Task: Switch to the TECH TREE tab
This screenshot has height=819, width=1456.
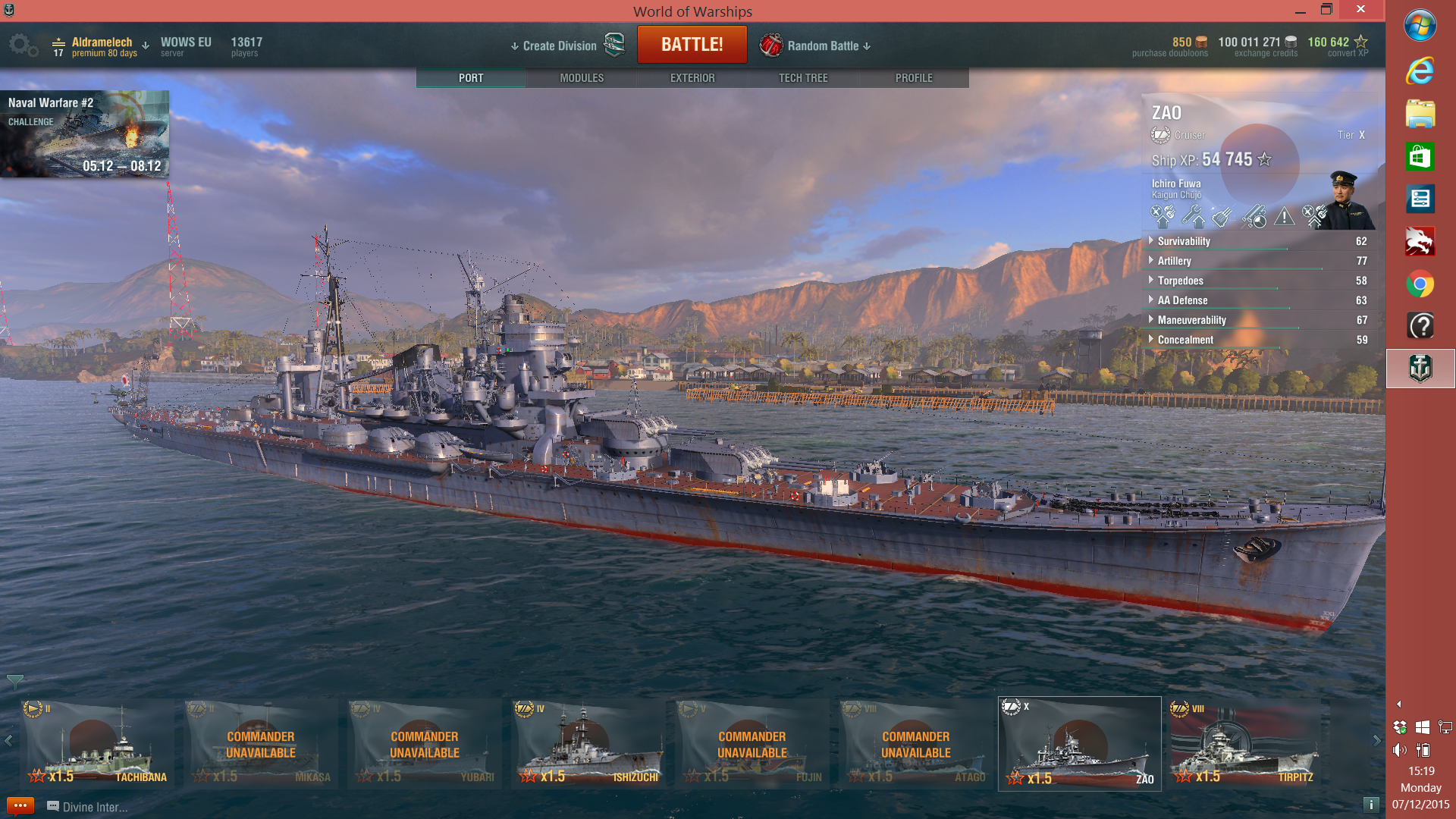Action: pyautogui.click(x=803, y=77)
